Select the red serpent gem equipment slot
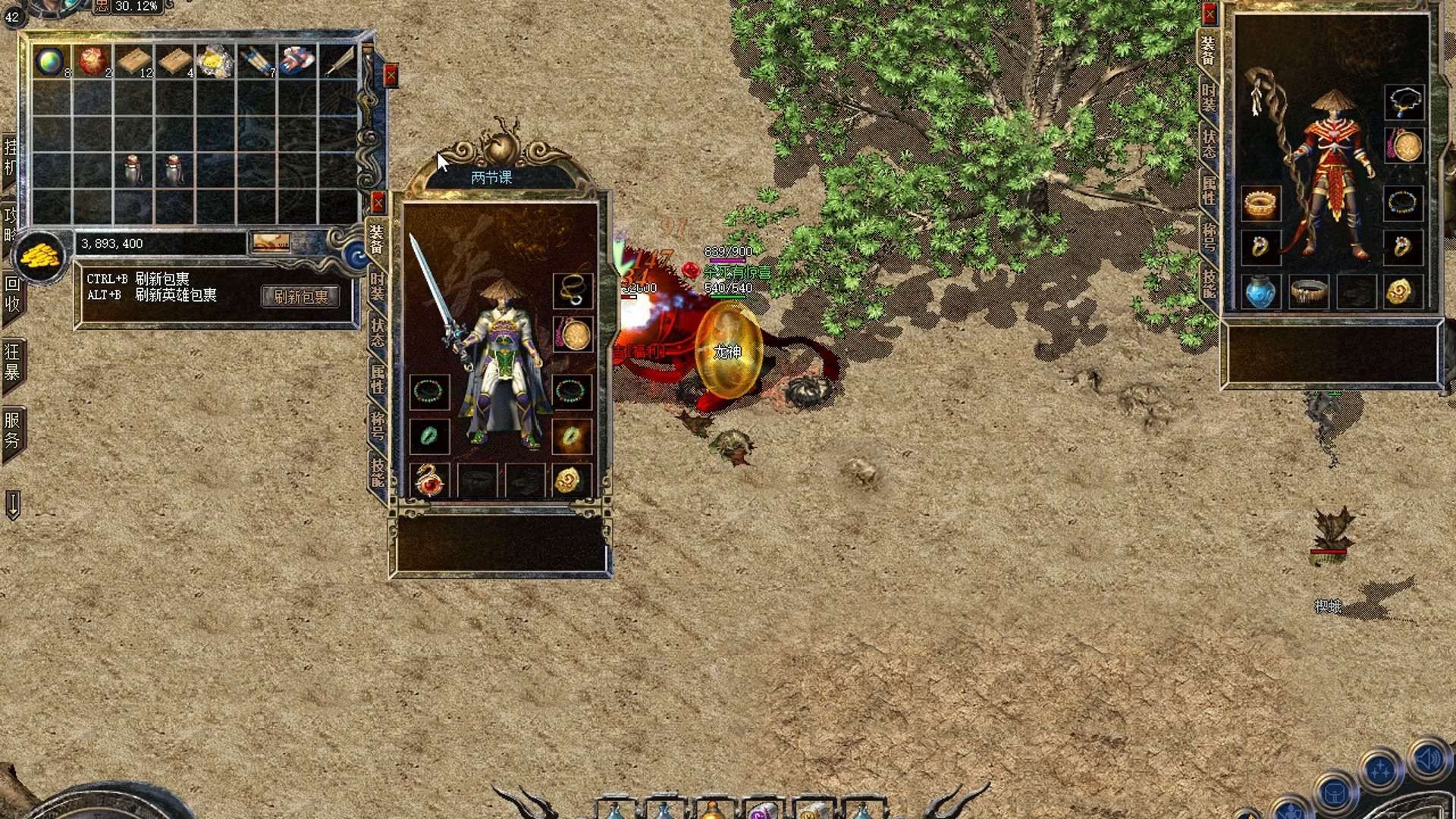Image resolution: width=1456 pixels, height=819 pixels. (429, 480)
